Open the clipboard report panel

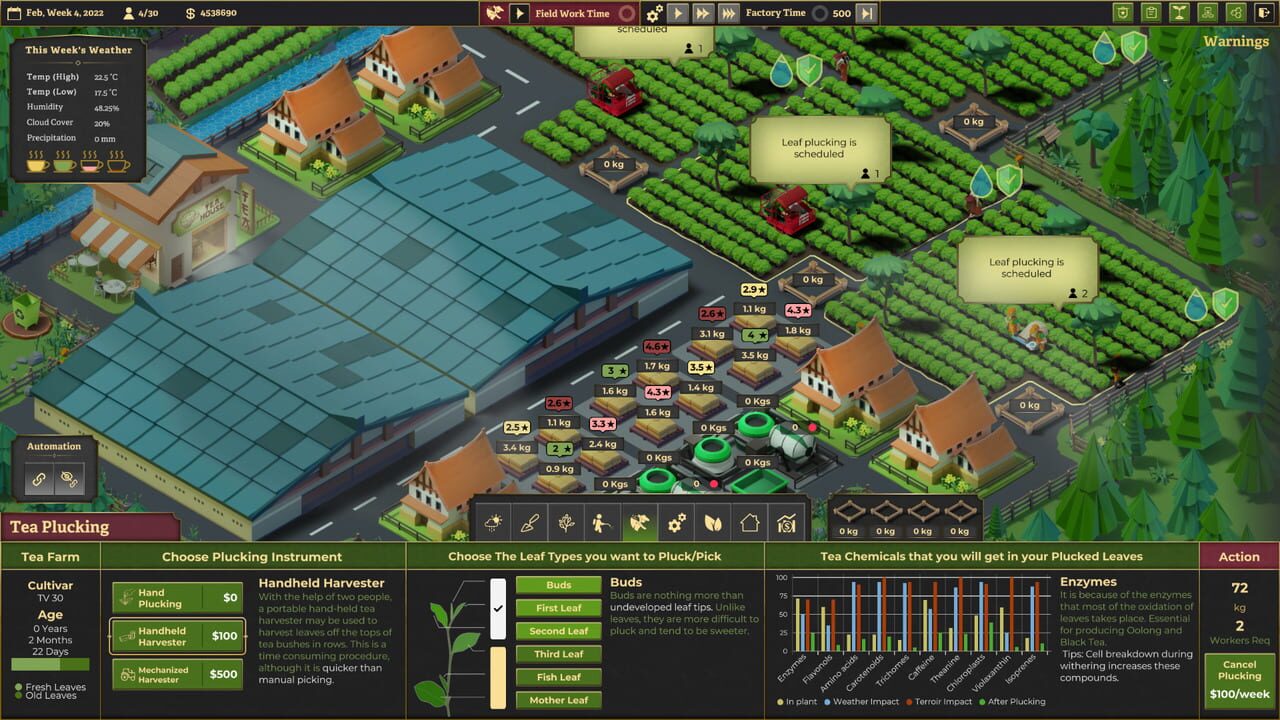pyautogui.click(x=1151, y=13)
